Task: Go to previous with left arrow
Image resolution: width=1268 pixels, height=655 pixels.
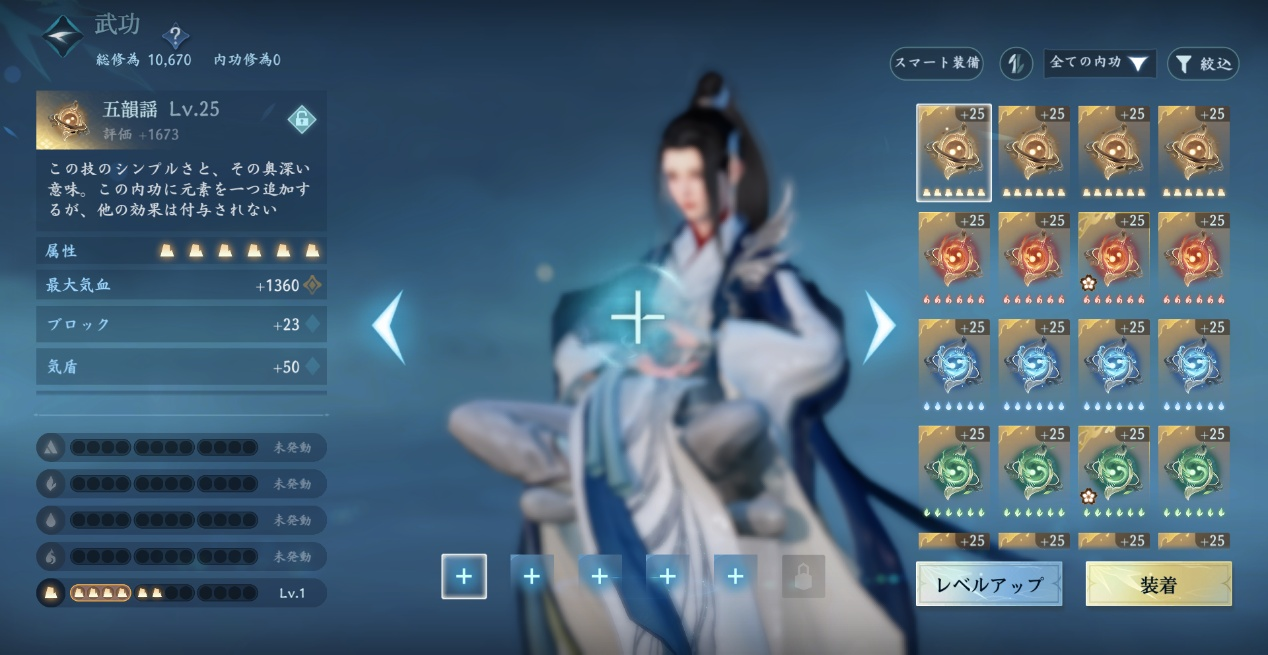Action: coord(389,326)
